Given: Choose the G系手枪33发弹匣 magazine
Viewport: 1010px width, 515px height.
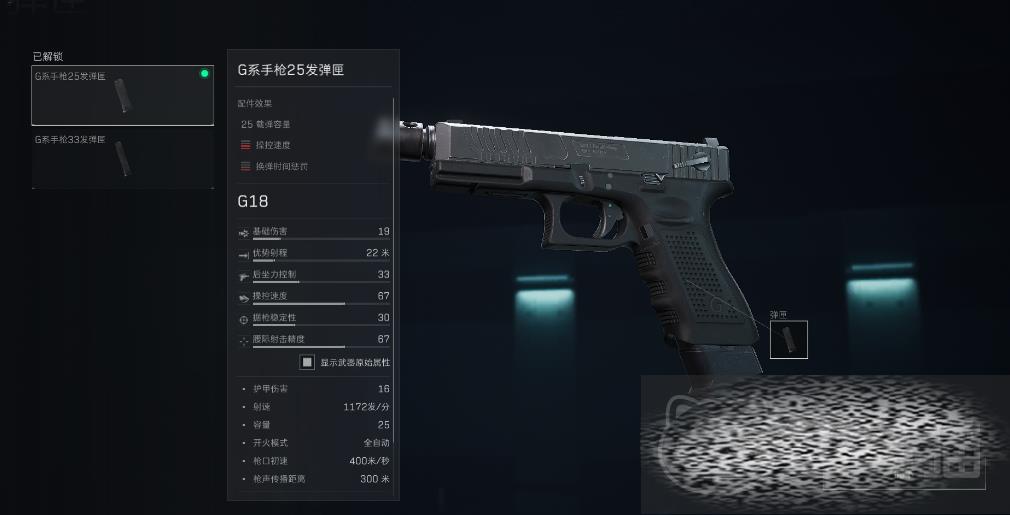Looking at the screenshot, I should point(122,159).
